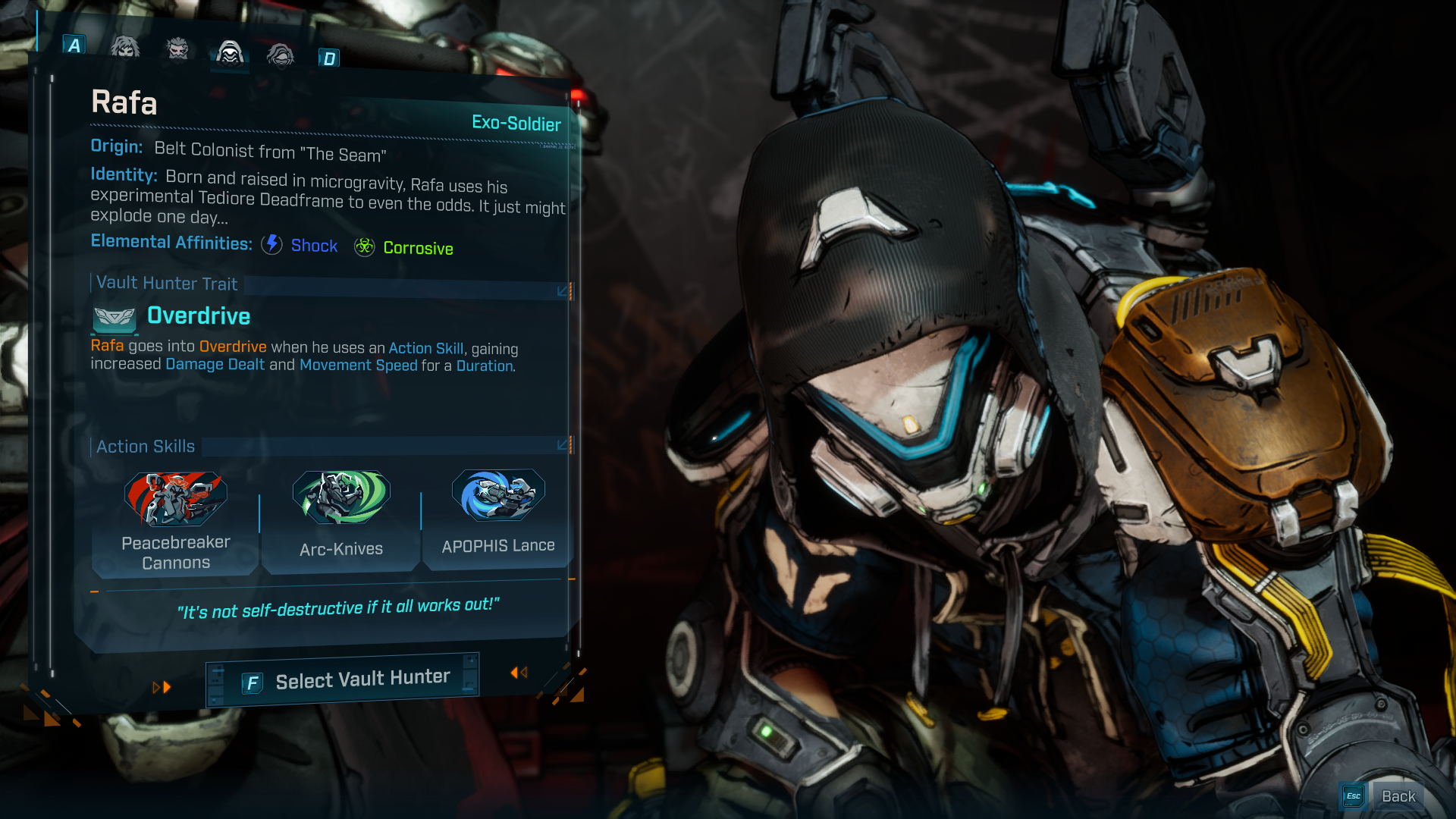Viewport: 1456px width, 819px height.
Task: Click Rafa's character quote text
Action: click(338, 607)
